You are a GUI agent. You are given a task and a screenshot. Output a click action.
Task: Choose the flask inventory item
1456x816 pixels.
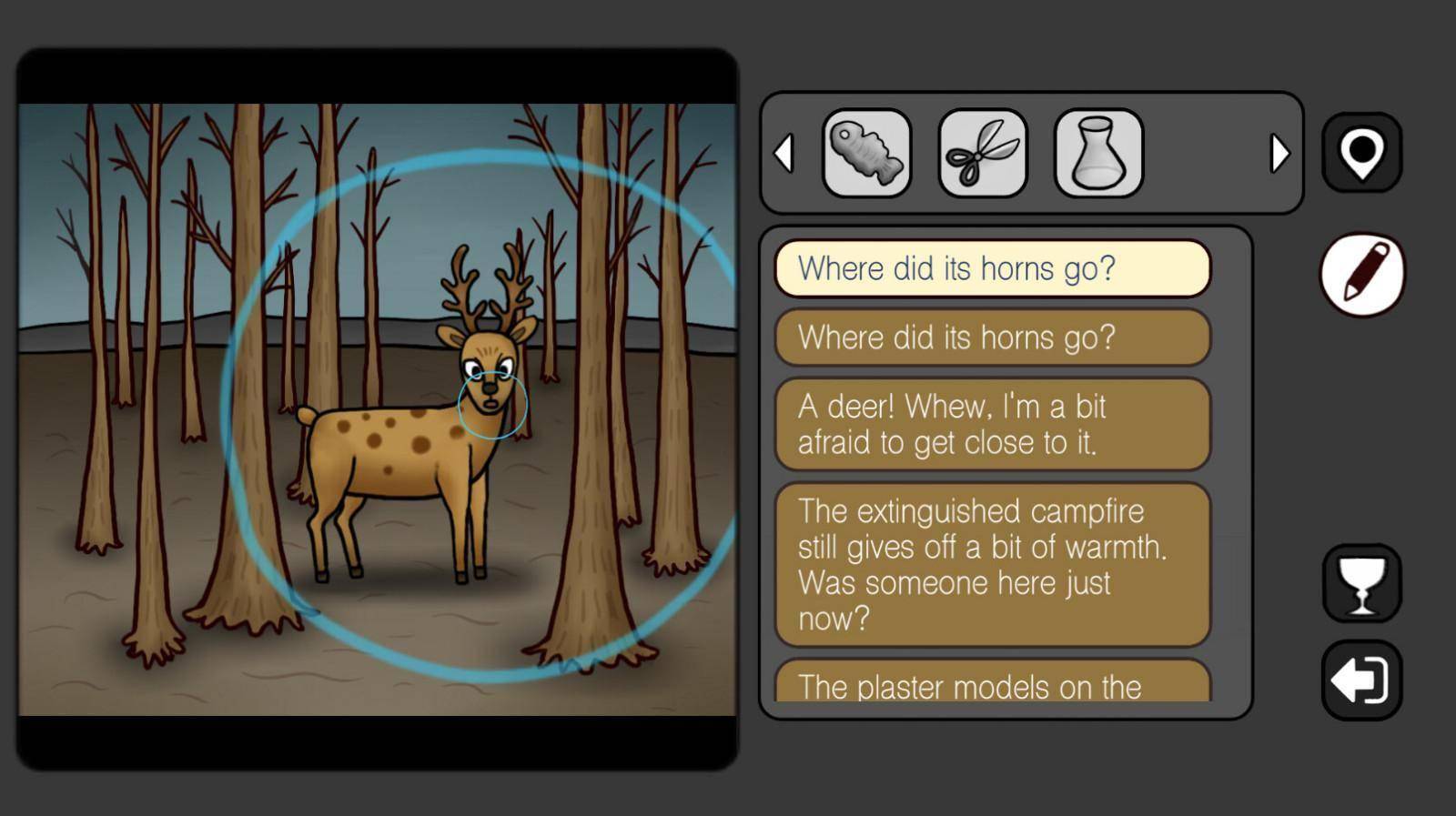tap(1098, 153)
